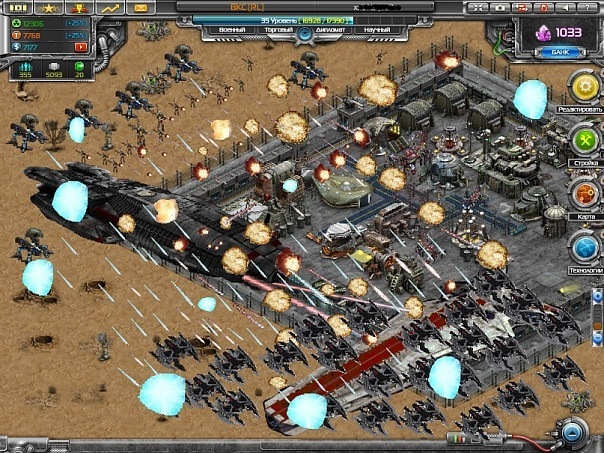Take a screenshot with the camera icon

point(499,7)
